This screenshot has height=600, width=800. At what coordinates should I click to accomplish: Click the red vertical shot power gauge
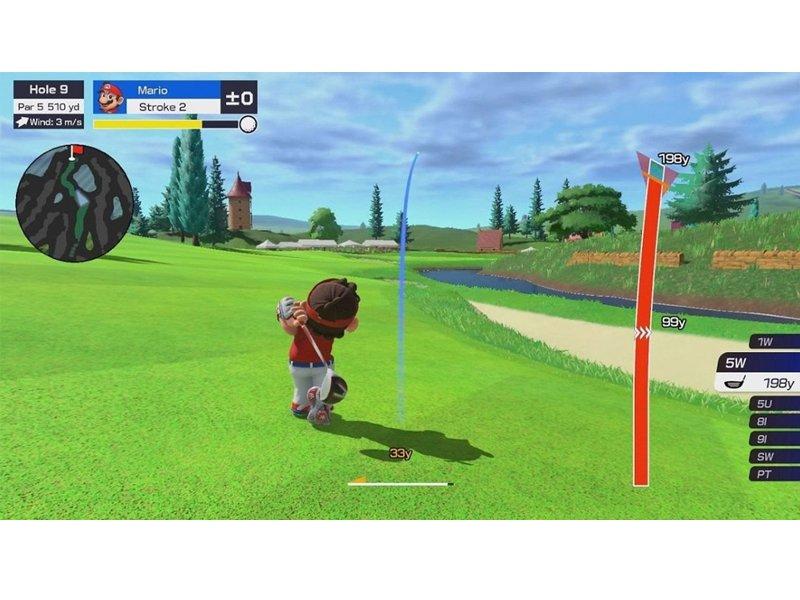[x=642, y=330]
